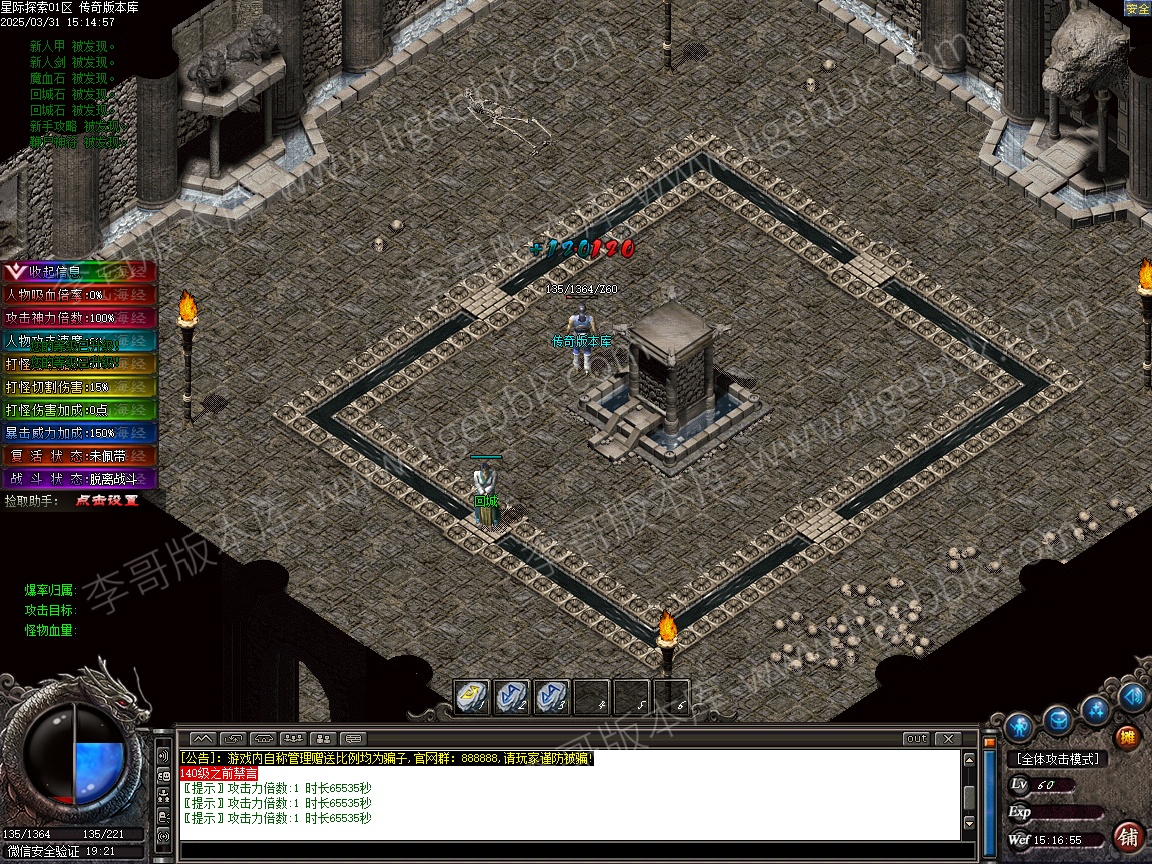Open the 摊 stall button

pyautogui.click(x=1127, y=738)
